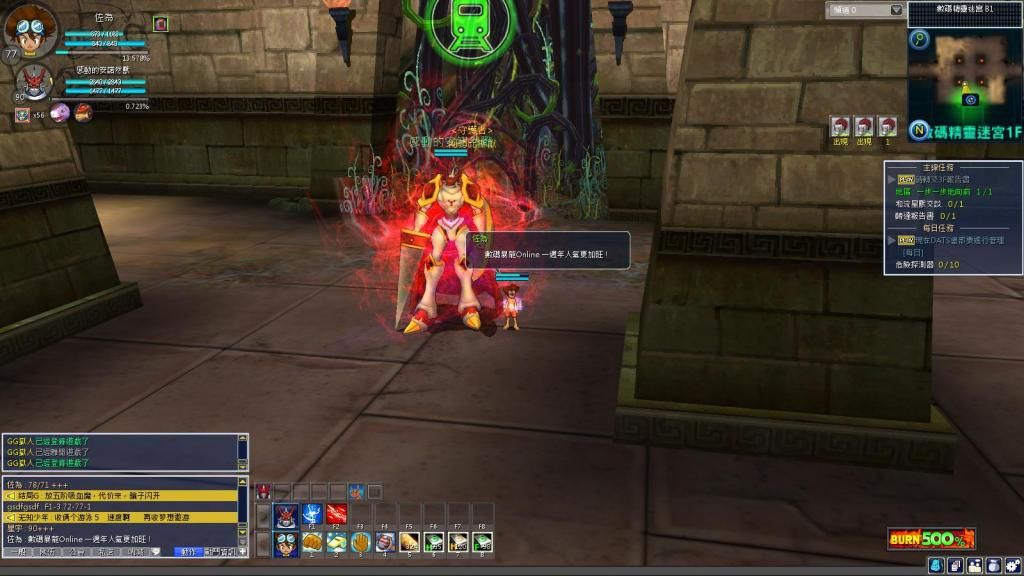
Task: Activate the red slash skill F2
Action: (336, 515)
